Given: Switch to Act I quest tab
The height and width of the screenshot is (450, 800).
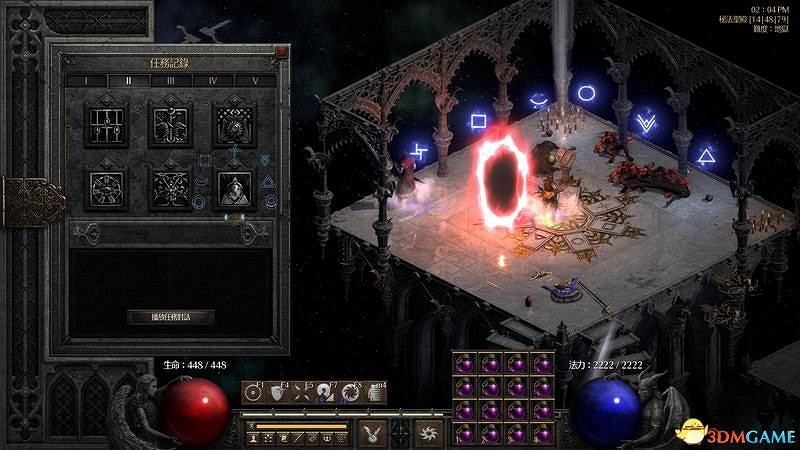Looking at the screenshot, I should [86, 80].
